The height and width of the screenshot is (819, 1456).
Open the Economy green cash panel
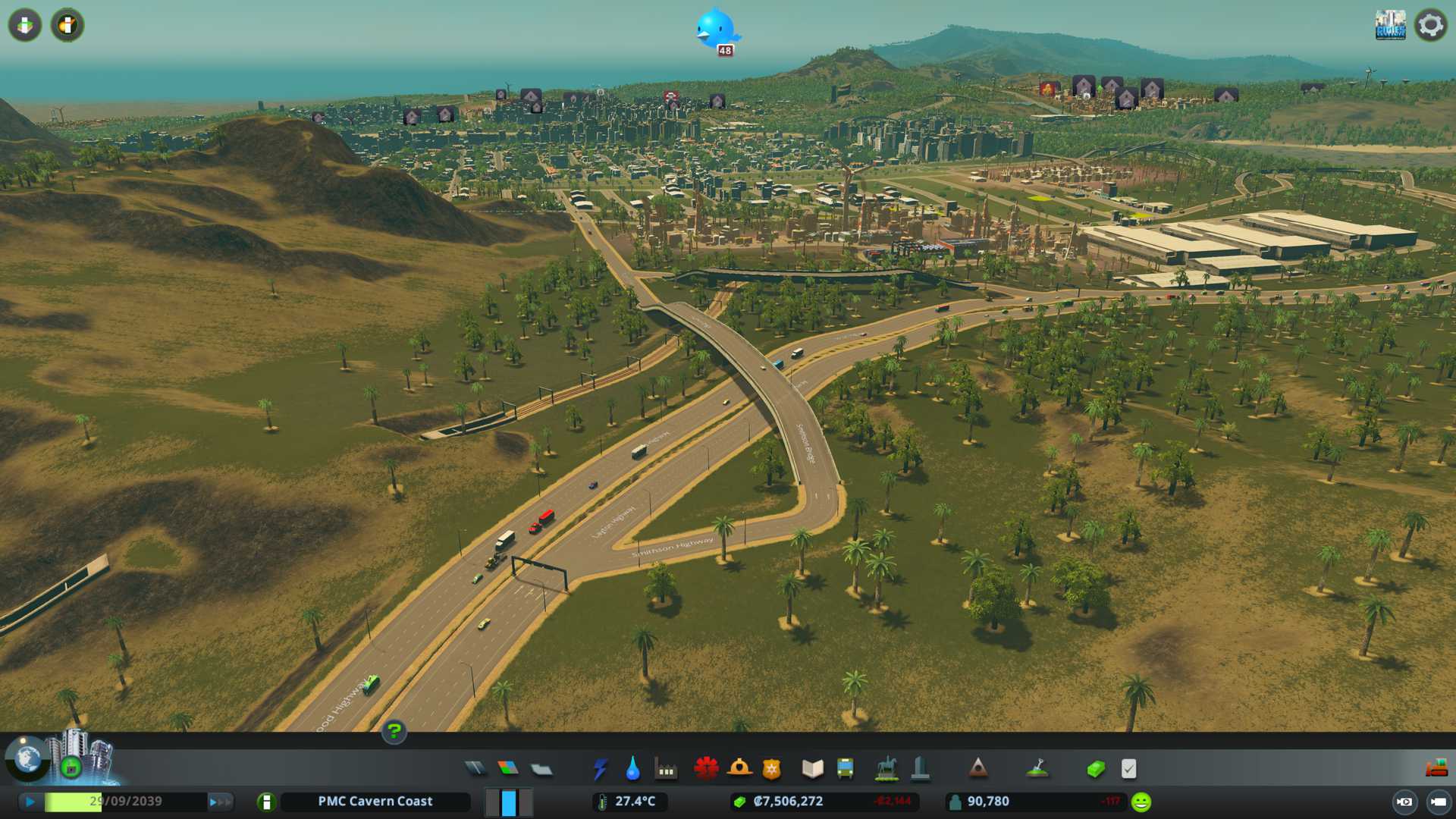point(1096,770)
